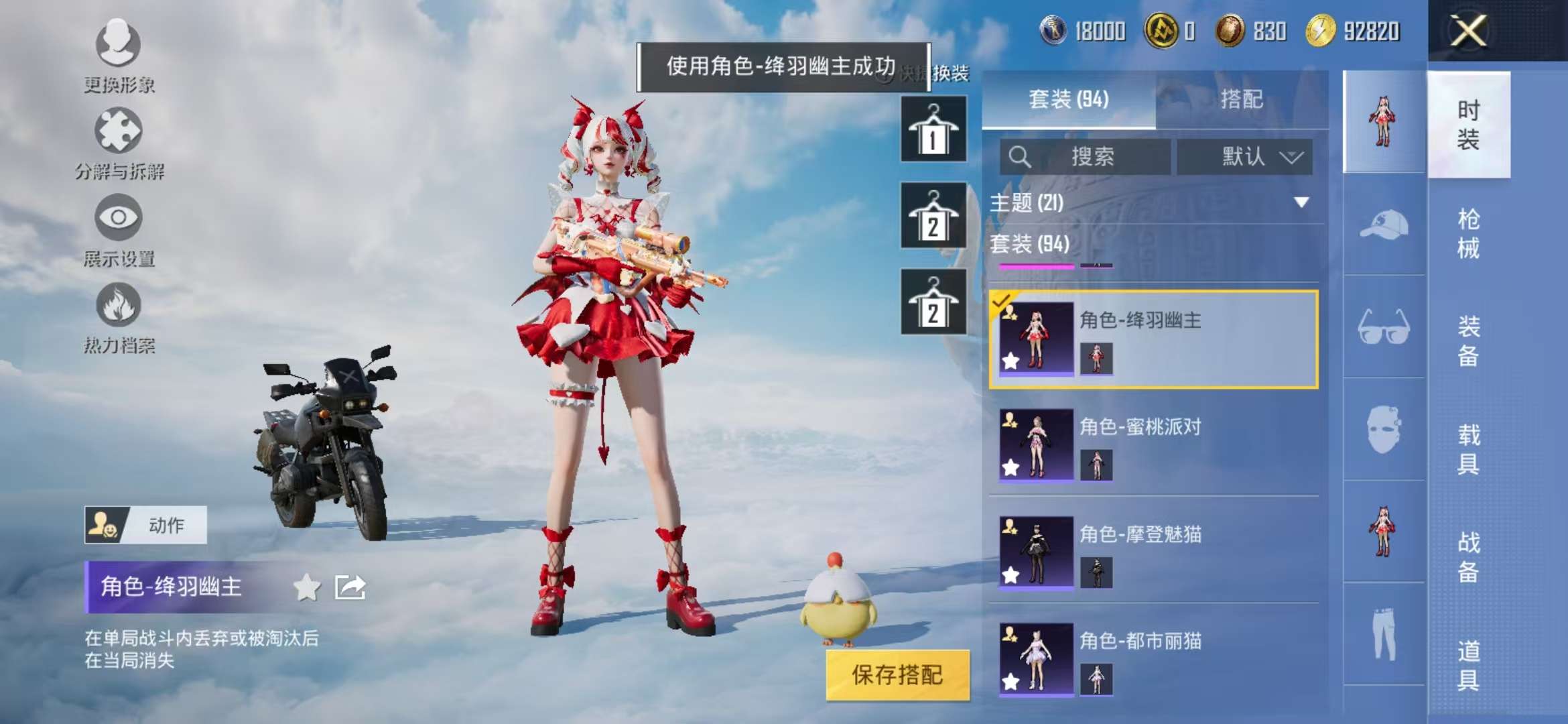Screen dimensions: 1568x724
Task: Select wardrobe hanger slot 1
Action: [933, 129]
